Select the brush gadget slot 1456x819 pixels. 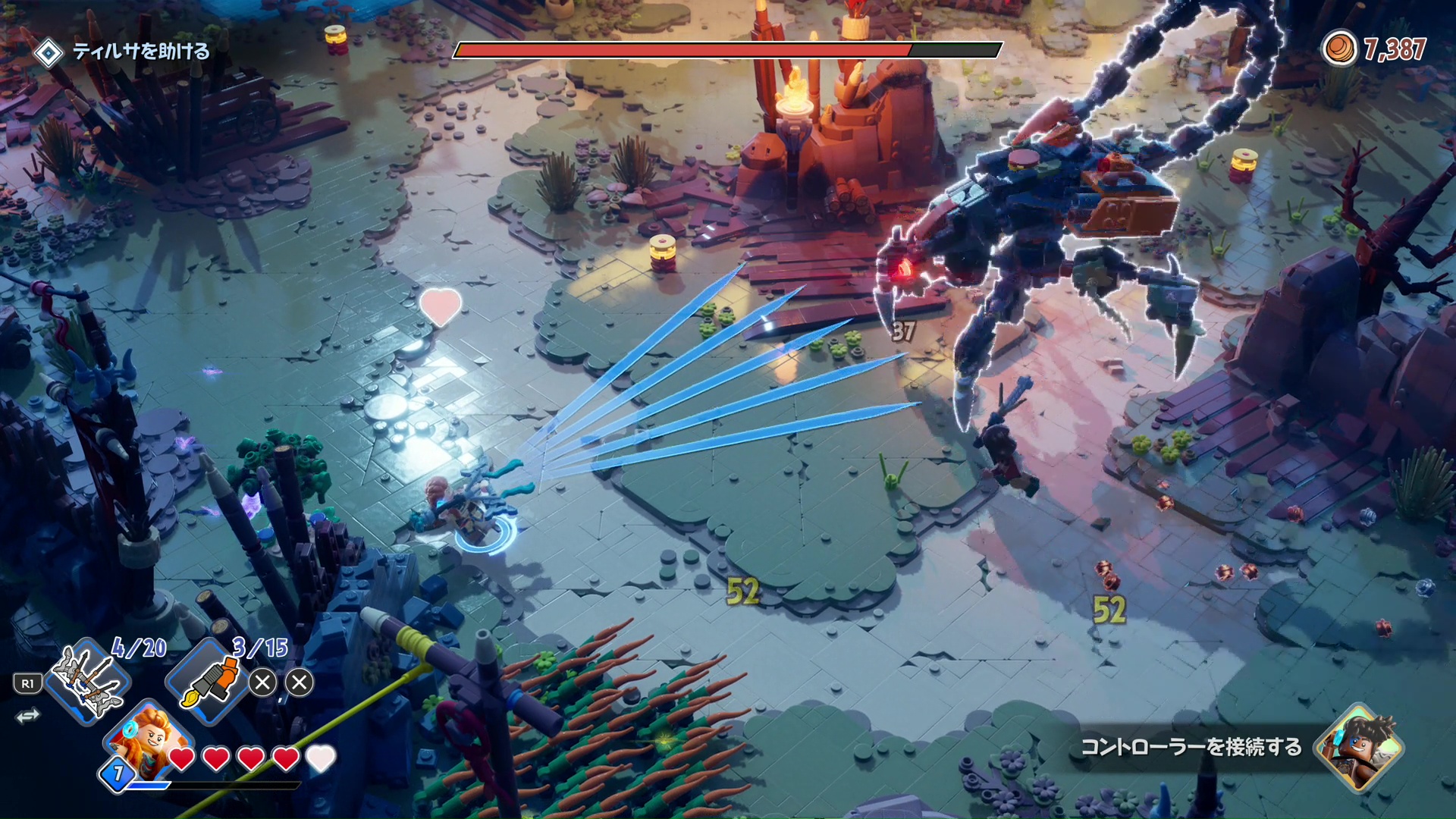209,680
